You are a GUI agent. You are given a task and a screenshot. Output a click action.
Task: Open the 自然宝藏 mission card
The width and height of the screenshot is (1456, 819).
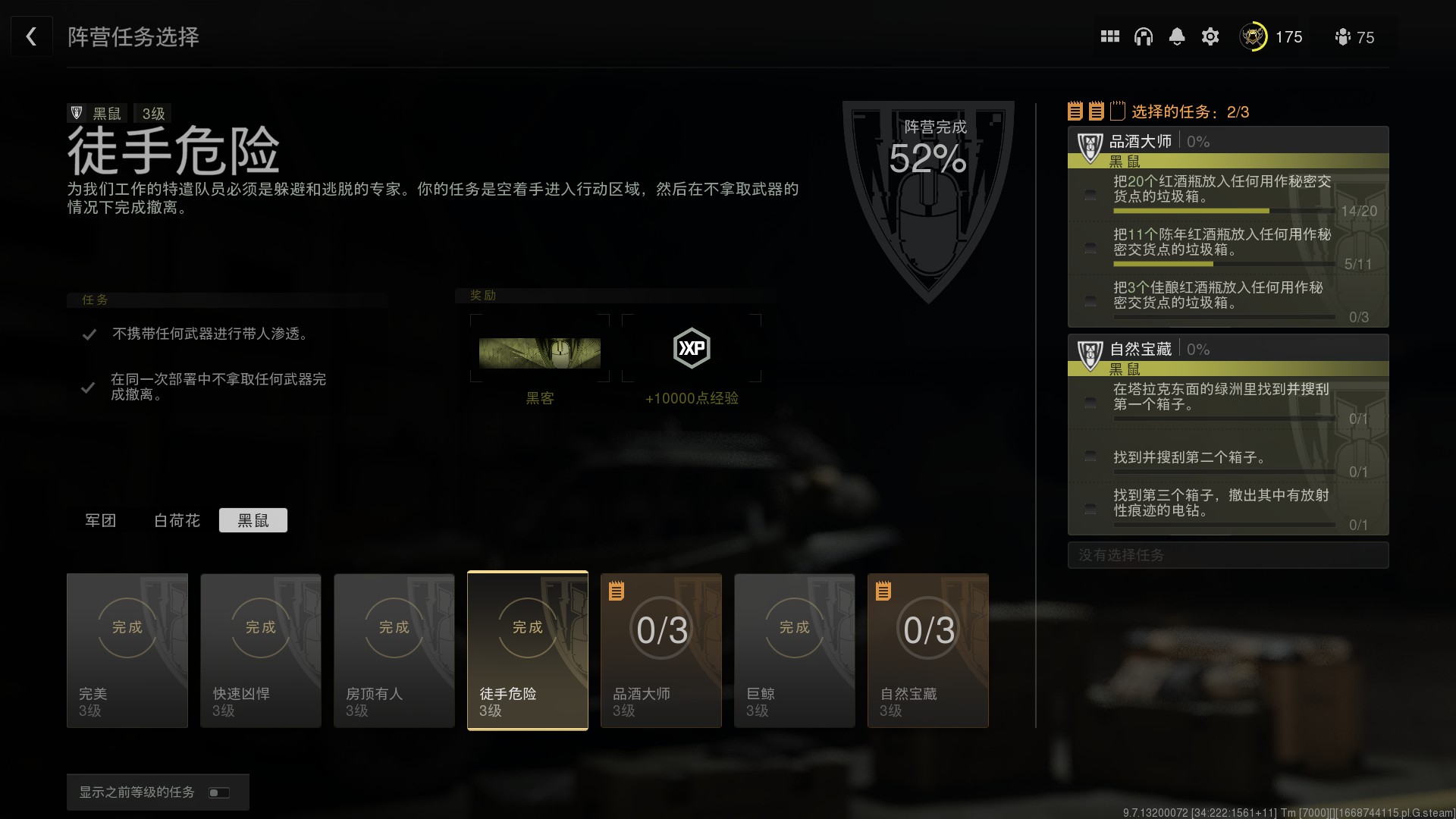(x=928, y=651)
